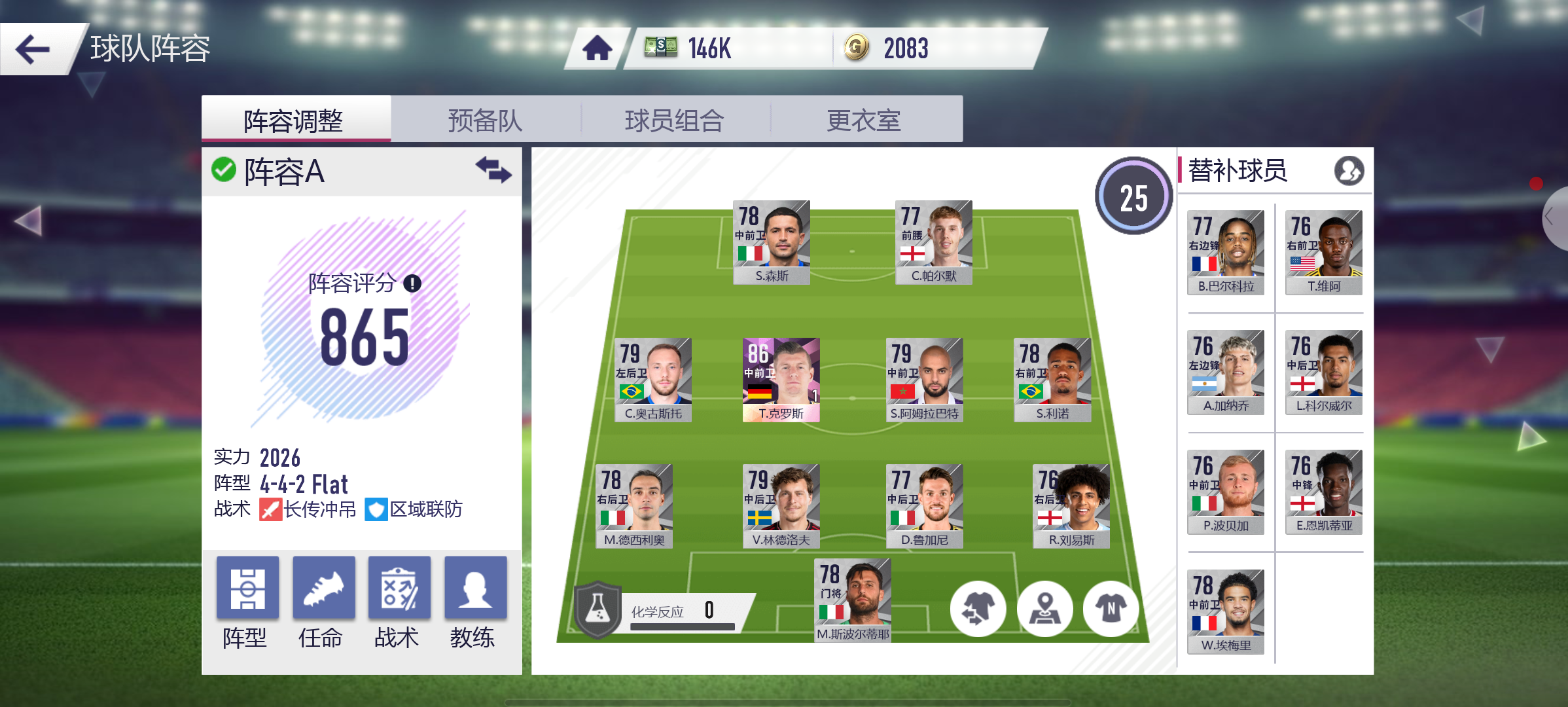Show 阵容评分 info tooltip
Image resolution: width=1568 pixels, height=707 pixels.
[x=412, y=283]
